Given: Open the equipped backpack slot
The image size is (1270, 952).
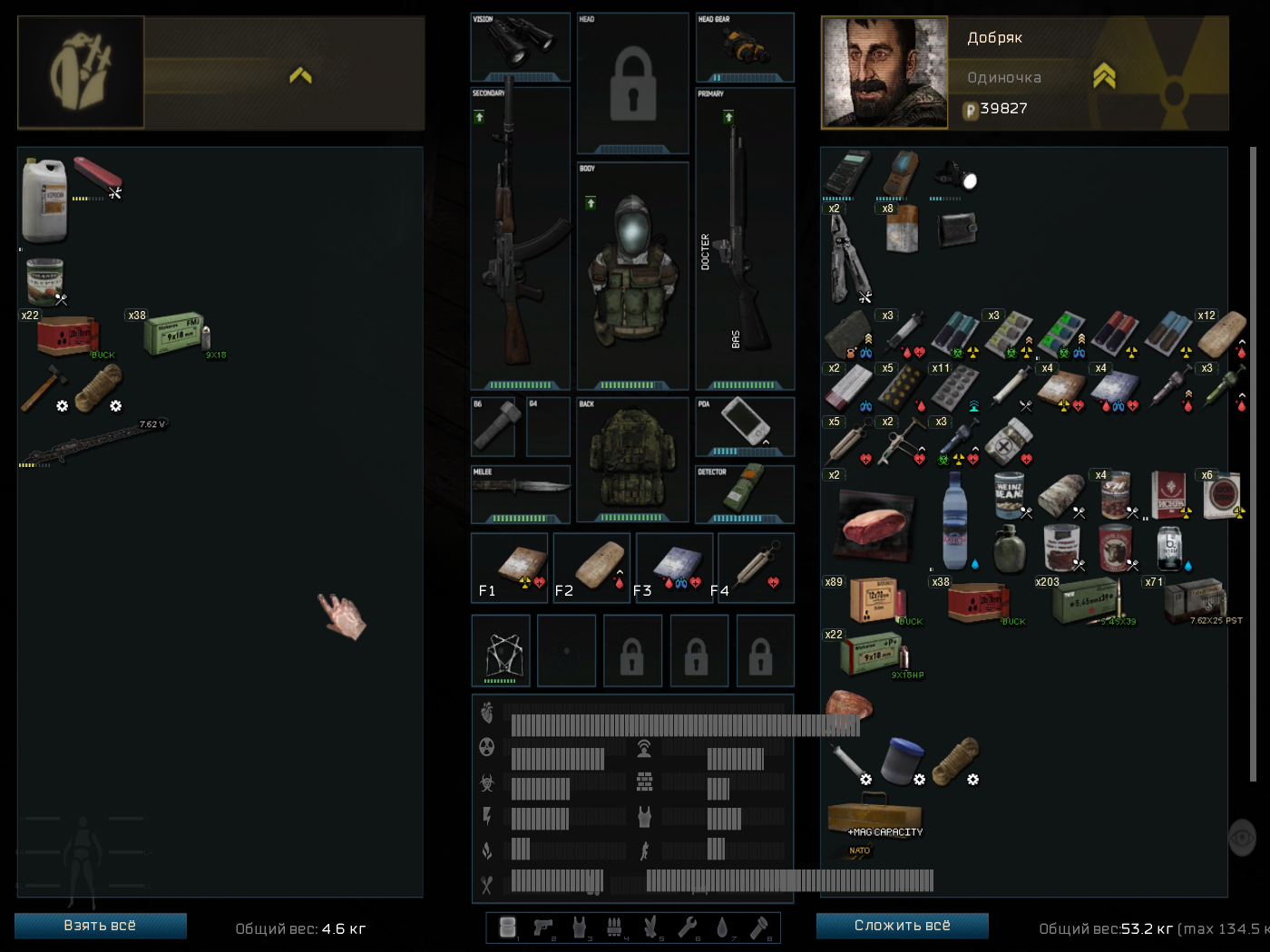Looking at the screenshot, I should (x=632, y=458).
